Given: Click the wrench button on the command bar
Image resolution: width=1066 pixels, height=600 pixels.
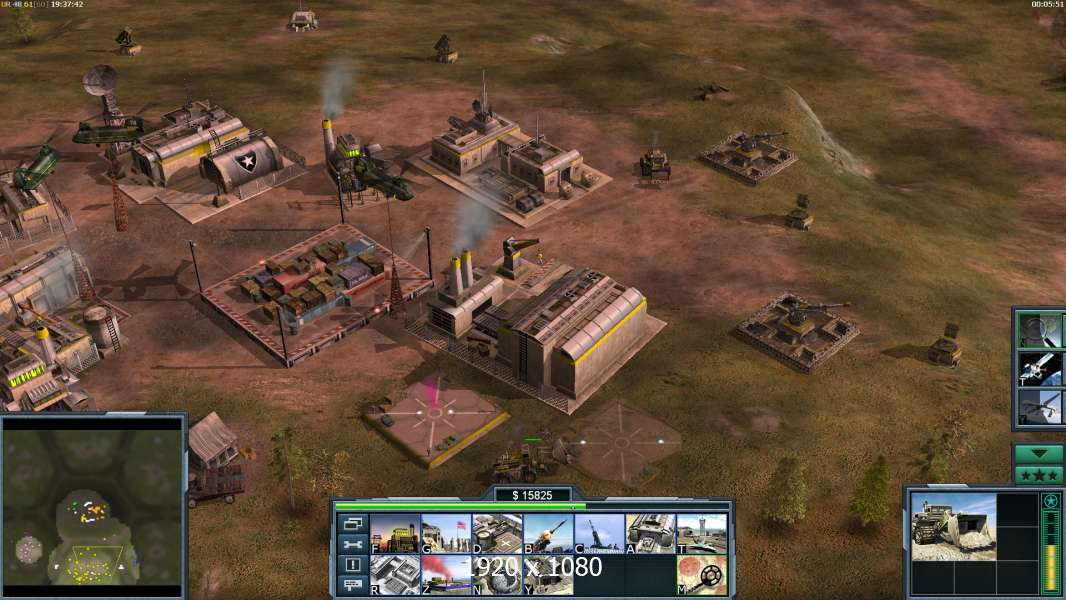Looking at the screenshot, I should [x=351, y=544].
